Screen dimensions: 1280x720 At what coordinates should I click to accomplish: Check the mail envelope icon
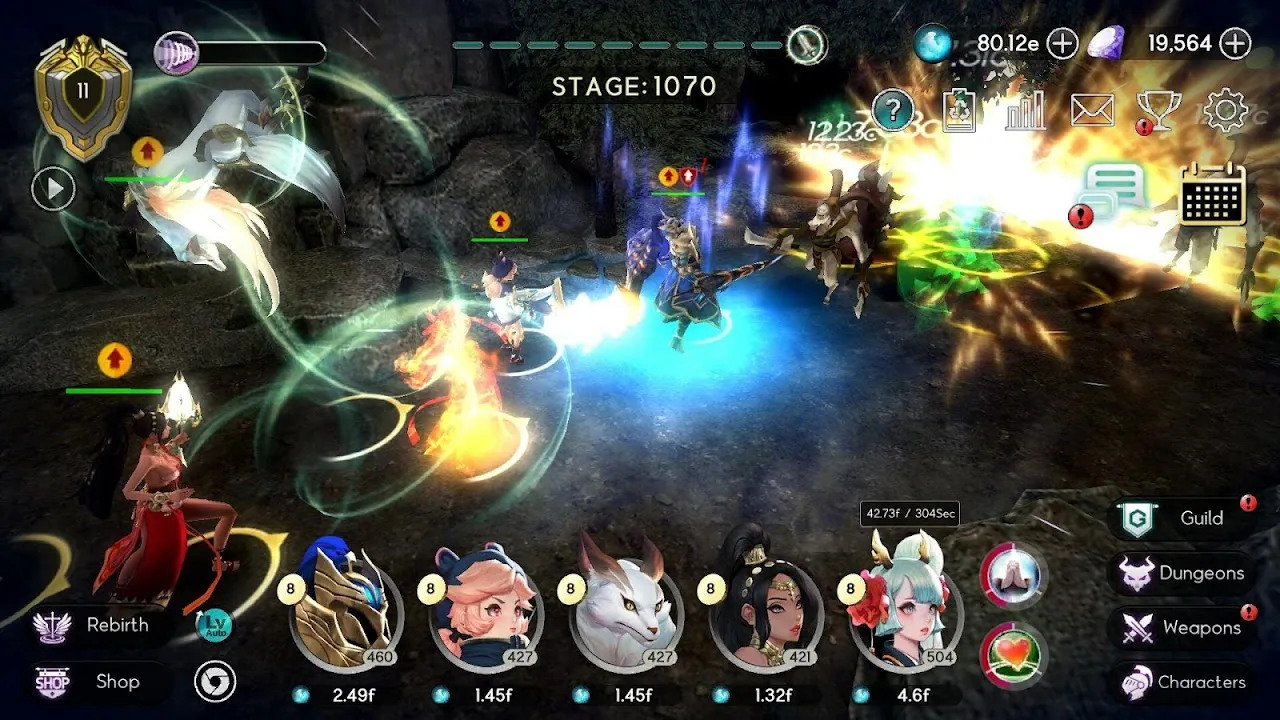point(1092,110)
